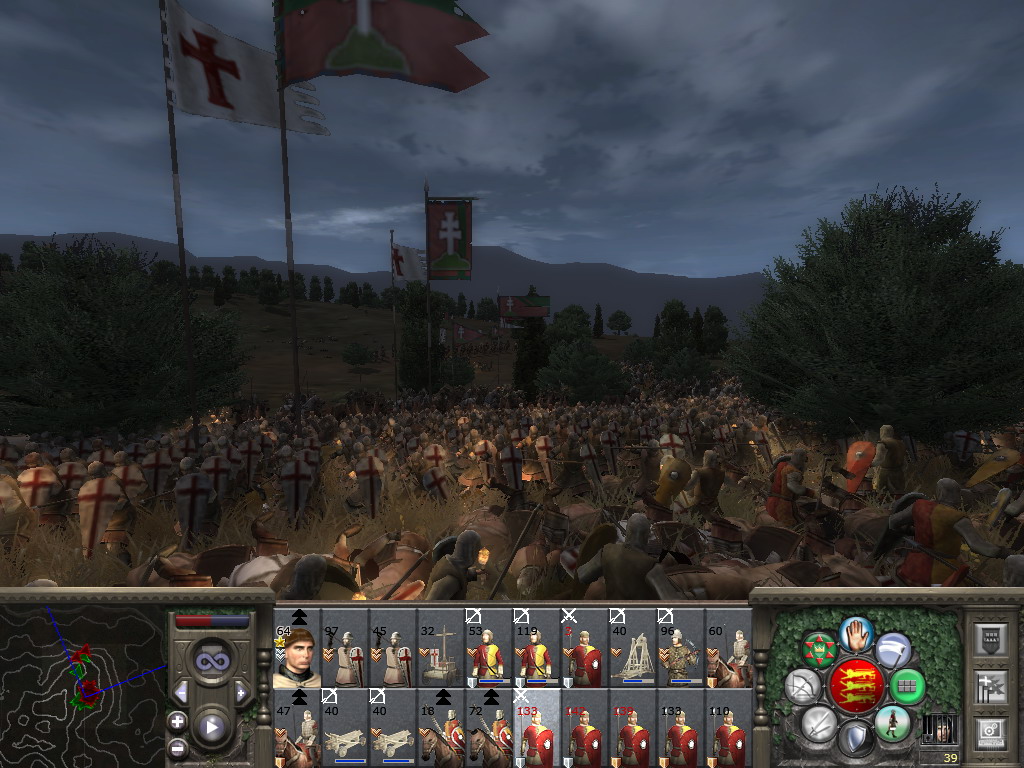Select the cross wagon unit card

(441, 650)
